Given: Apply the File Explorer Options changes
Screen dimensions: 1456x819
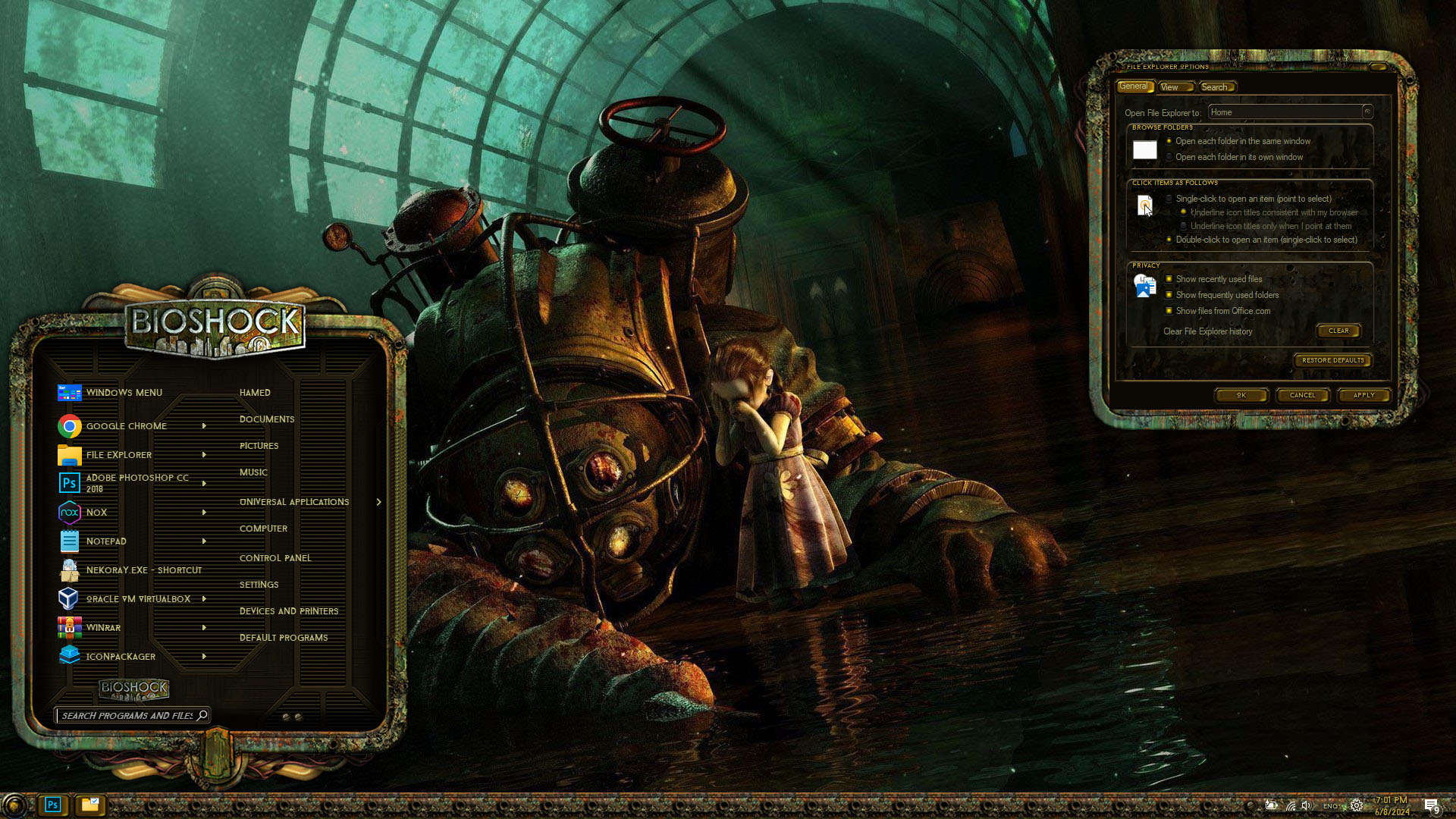Looking at the screenshot, I should (1363, 395).
